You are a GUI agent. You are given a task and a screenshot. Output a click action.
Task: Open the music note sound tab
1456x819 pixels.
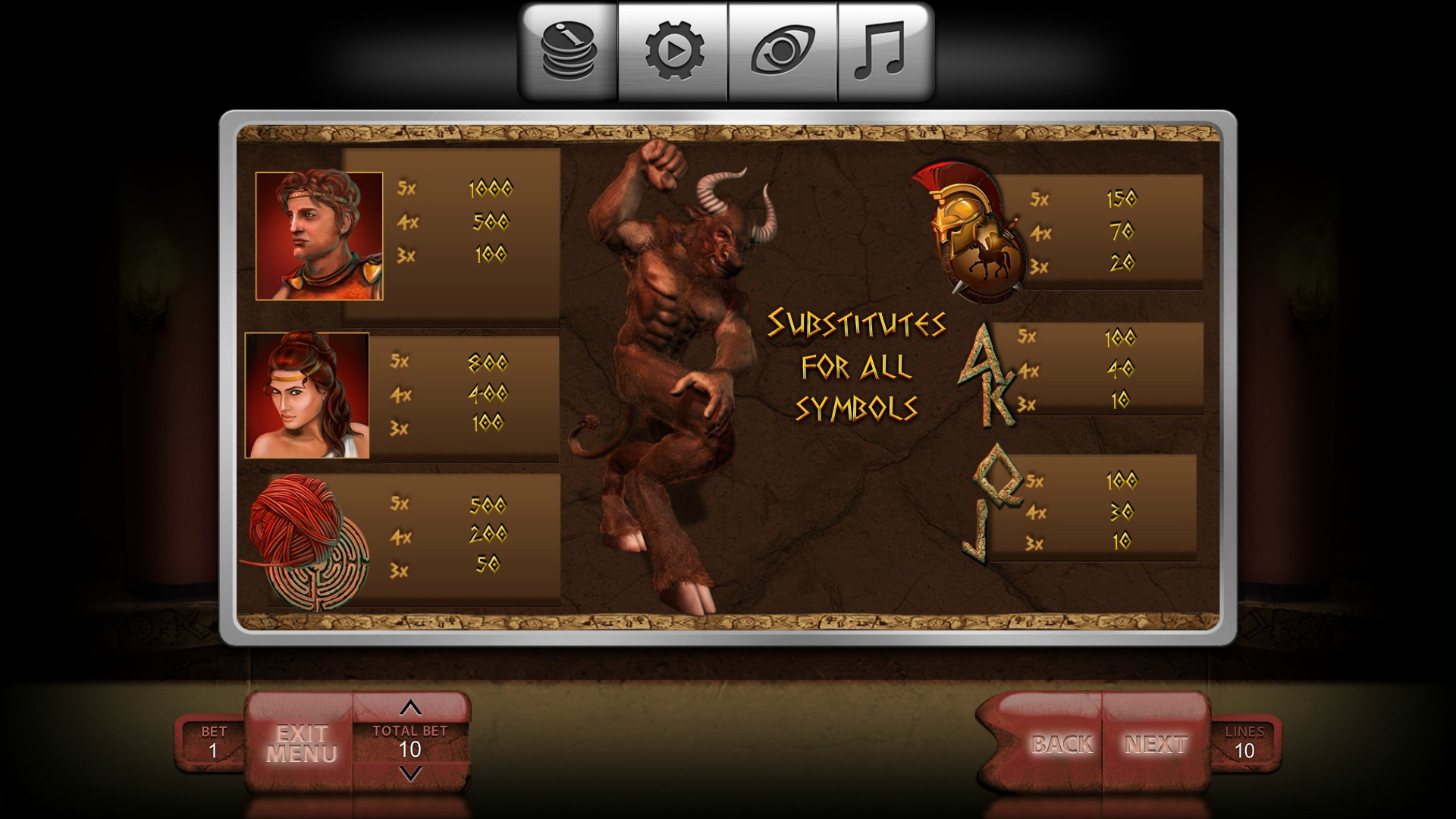coord(884,52)
